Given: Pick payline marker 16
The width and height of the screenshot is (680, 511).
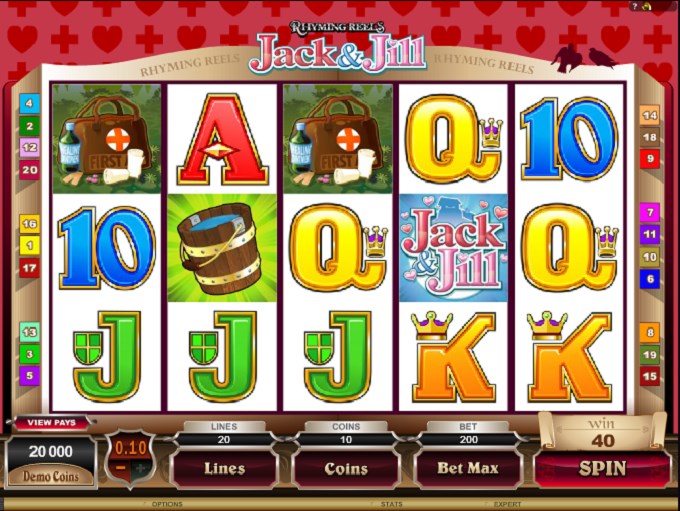Looking at the screenshot, I should click(29, 224).
